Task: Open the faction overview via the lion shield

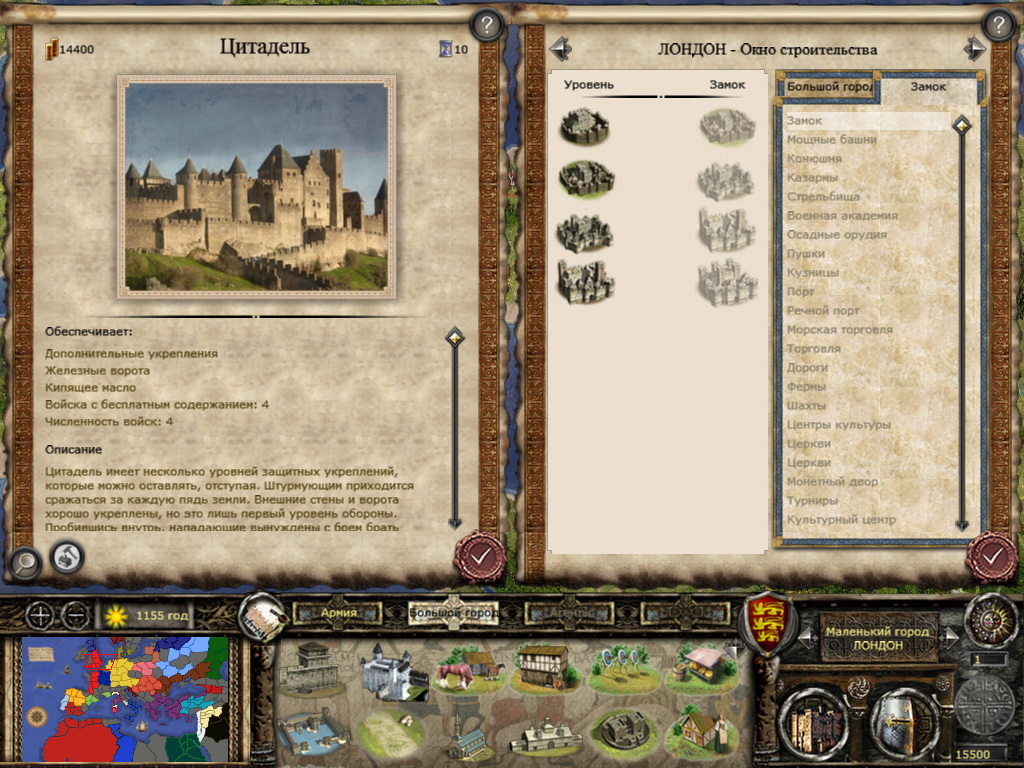Action: click(765, 622)
